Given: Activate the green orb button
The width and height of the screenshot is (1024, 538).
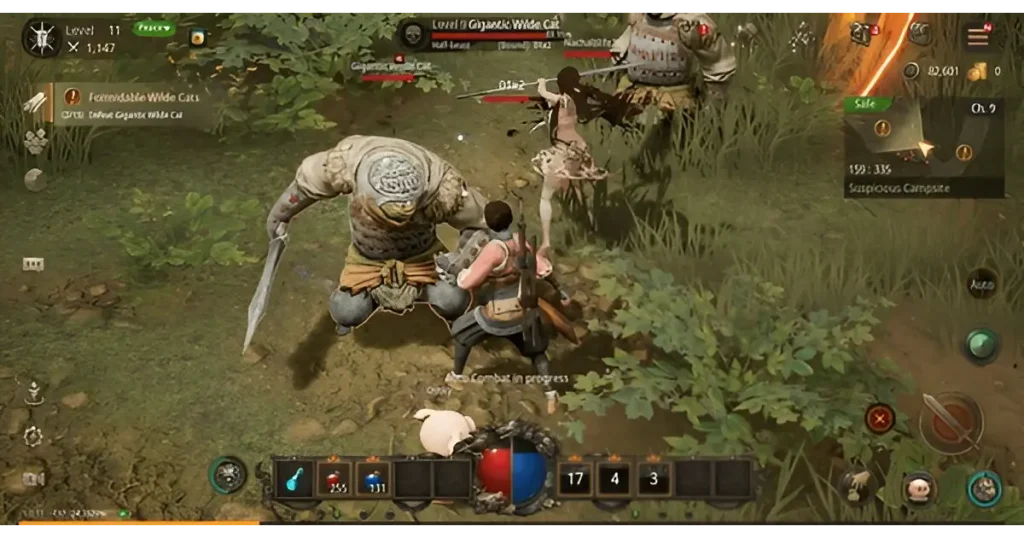Looking at the screenshot, I should tap(982, 345).
